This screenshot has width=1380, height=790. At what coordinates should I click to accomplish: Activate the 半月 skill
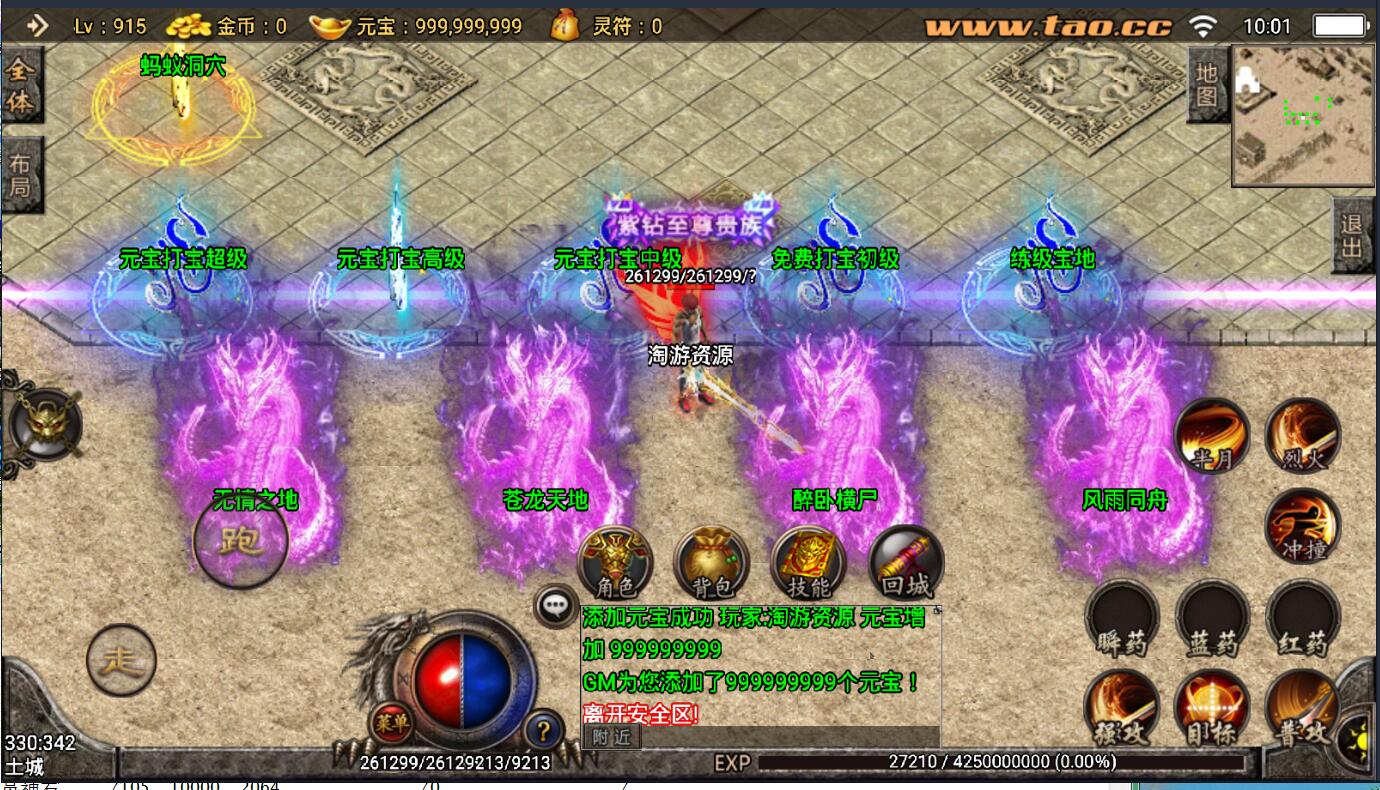tap(1212, 436)
